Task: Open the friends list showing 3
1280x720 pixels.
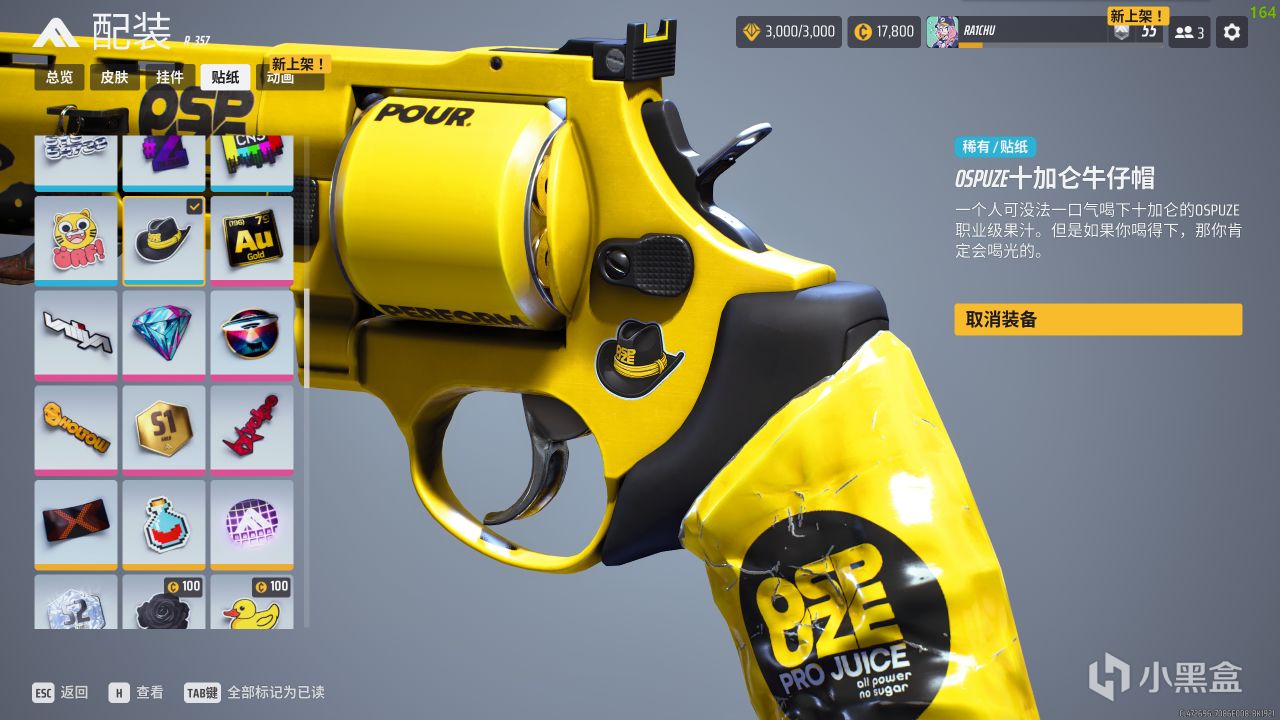Action: point(1189,32)
